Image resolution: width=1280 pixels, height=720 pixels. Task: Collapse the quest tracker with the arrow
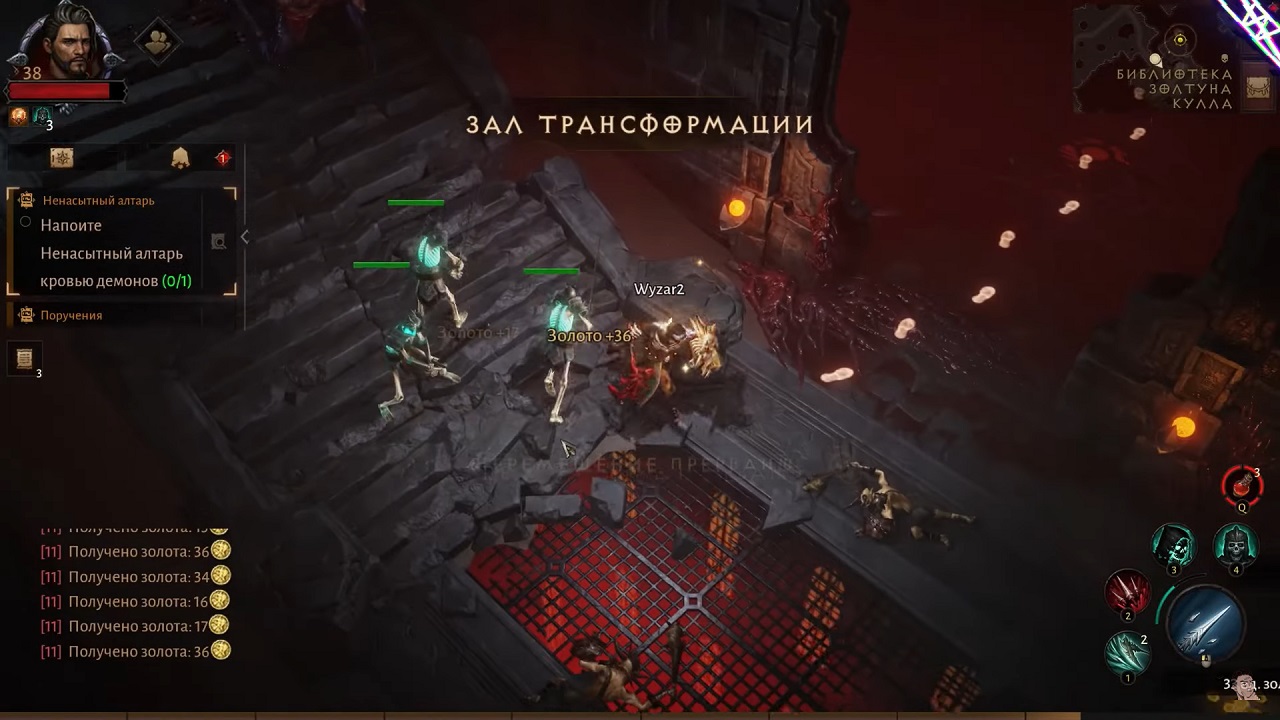point(244,237)
